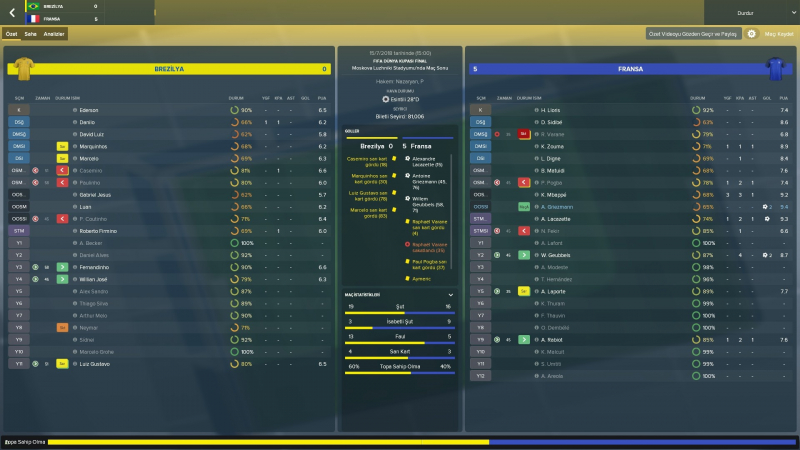This screenshot has width=800, height=450.
Task: Show the Analizler tab
Action: (x=54, y=34)
